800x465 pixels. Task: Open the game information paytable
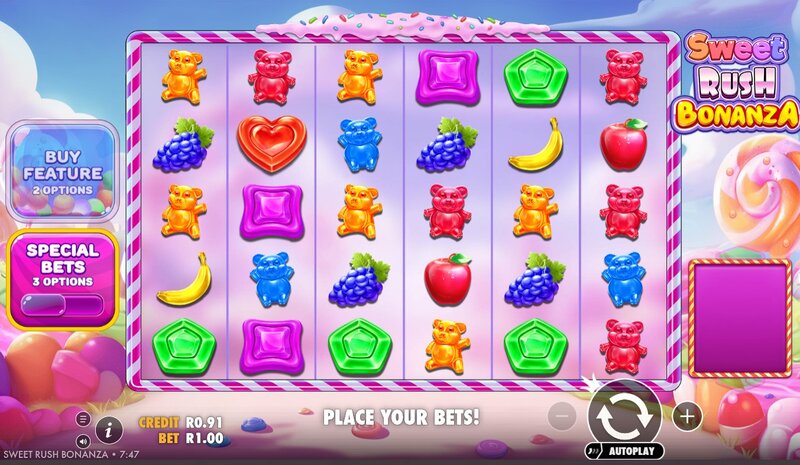[x=109, y=430]
